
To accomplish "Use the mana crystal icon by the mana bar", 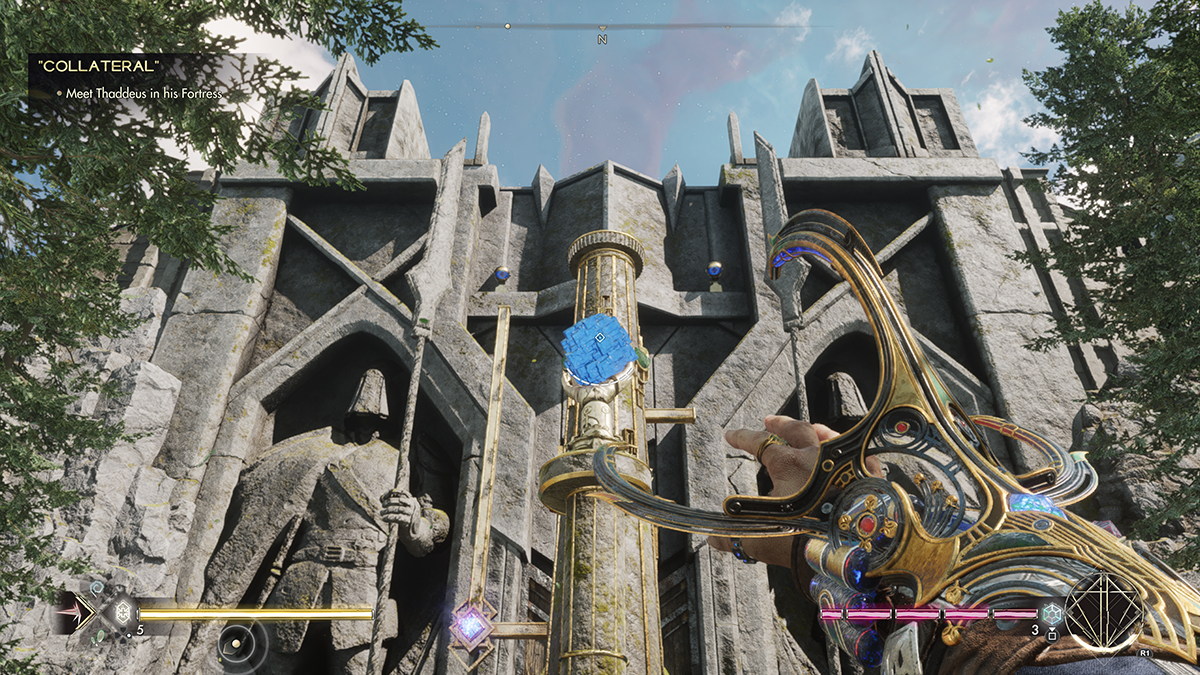I will tap(1052, 614).
